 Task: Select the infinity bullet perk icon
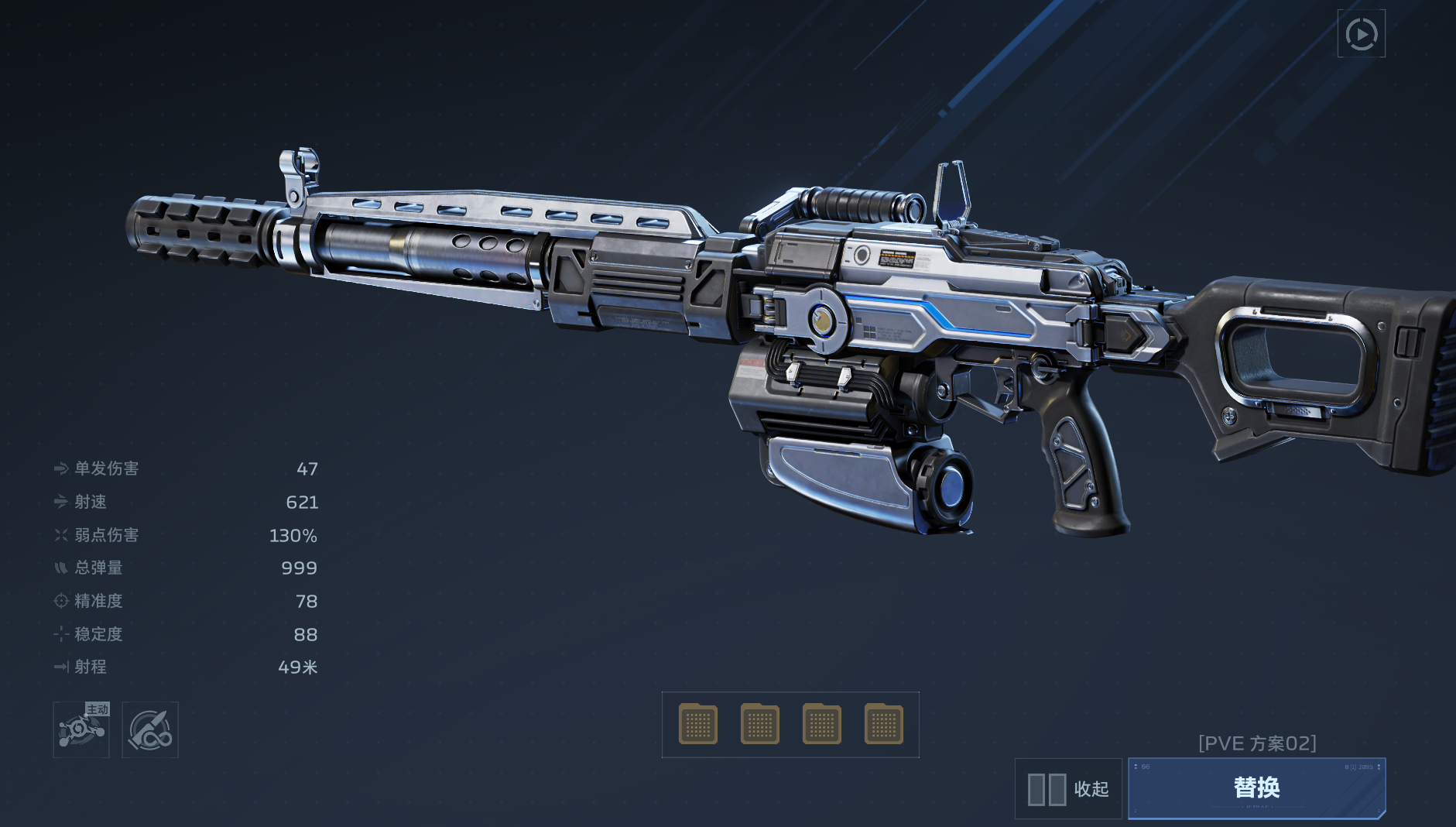click(x=150, y=729)
